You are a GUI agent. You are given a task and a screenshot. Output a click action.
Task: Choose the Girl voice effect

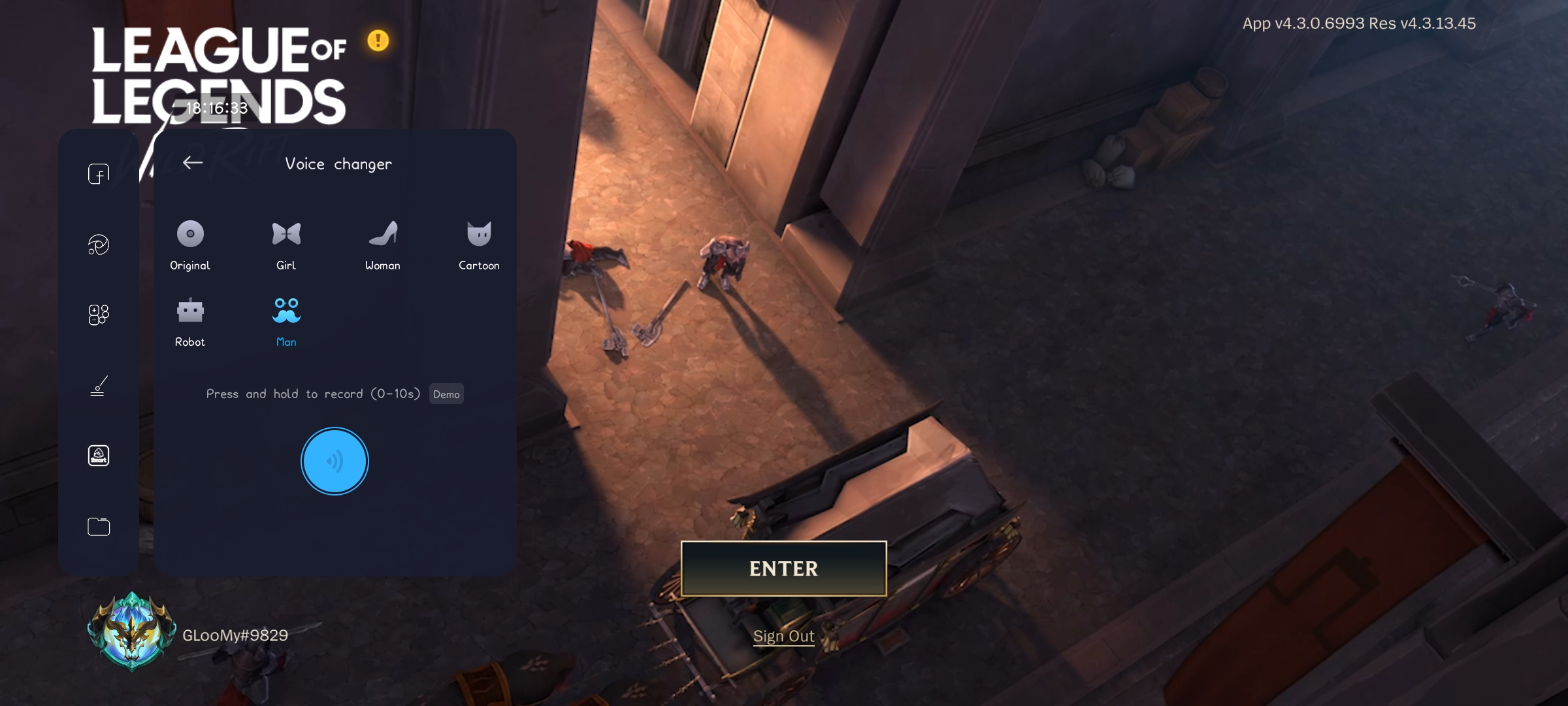(286, 244)
